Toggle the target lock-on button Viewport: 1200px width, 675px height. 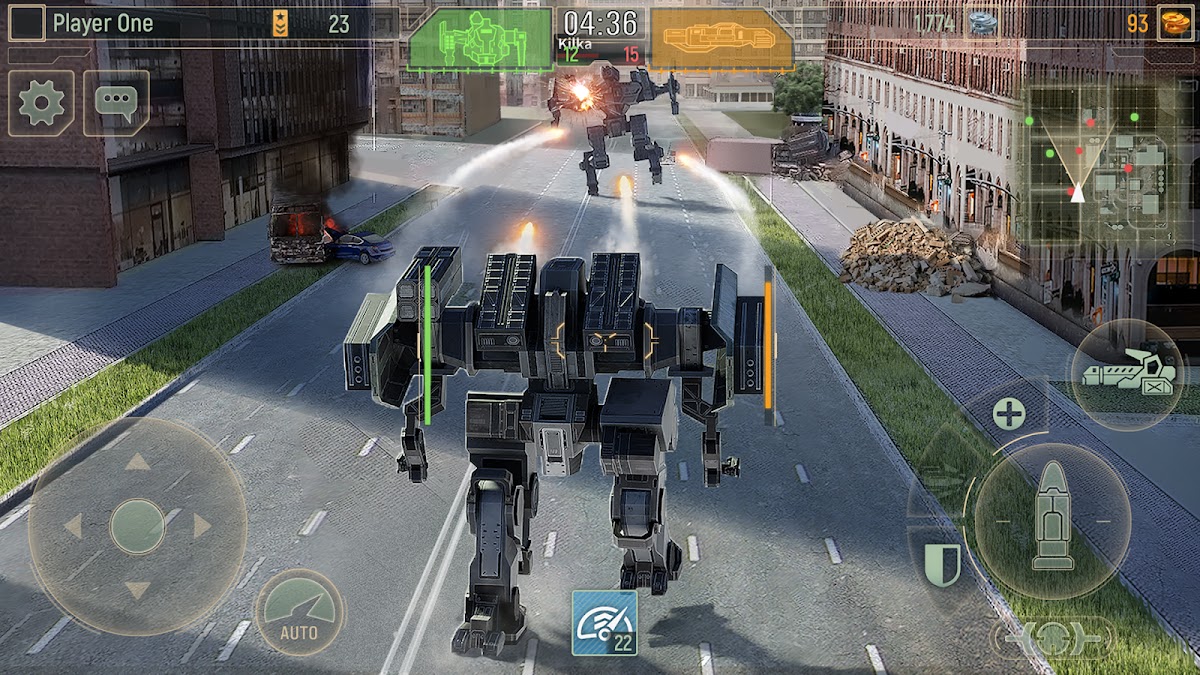[1051, 638]
